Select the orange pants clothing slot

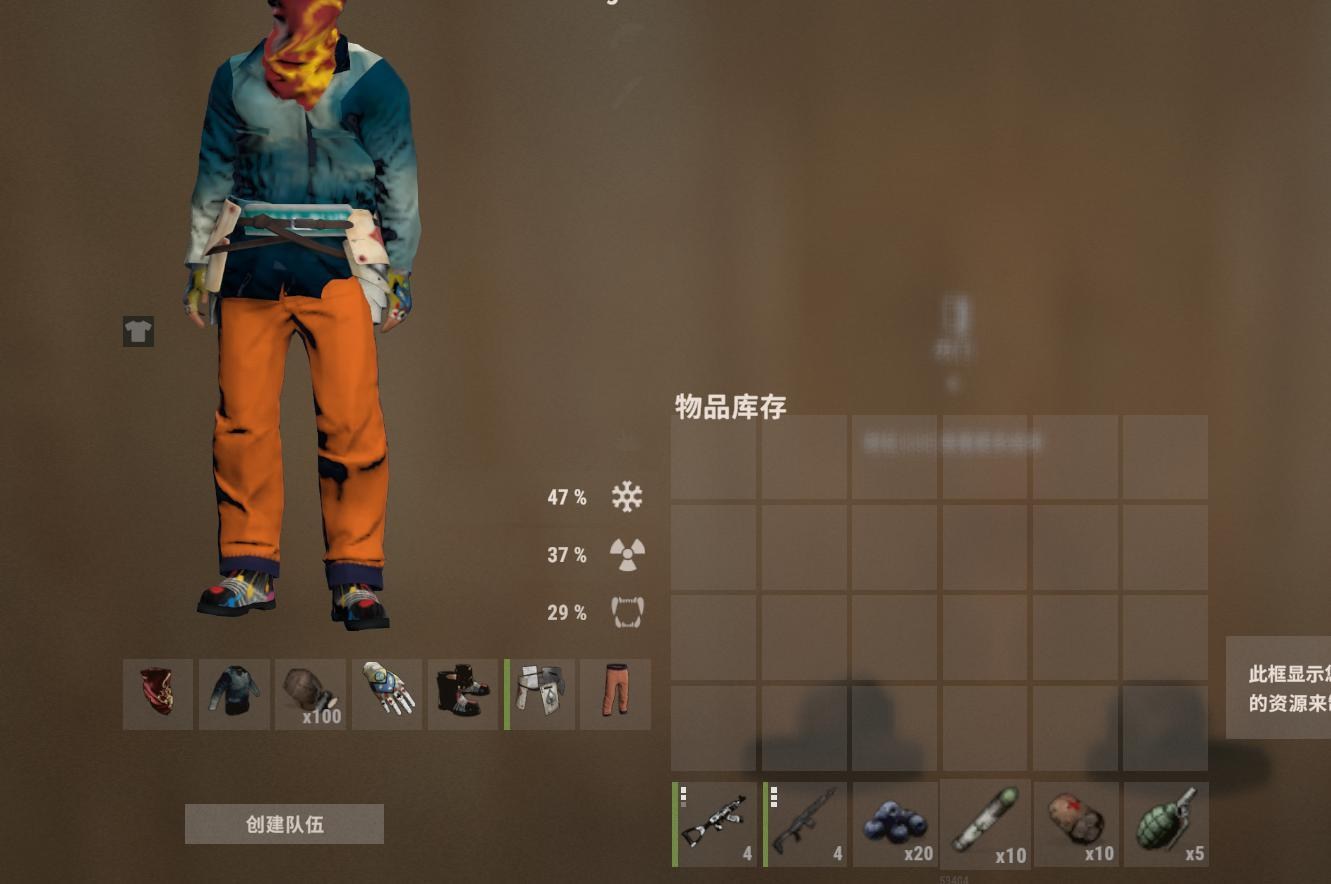click(x=615, y=694)
